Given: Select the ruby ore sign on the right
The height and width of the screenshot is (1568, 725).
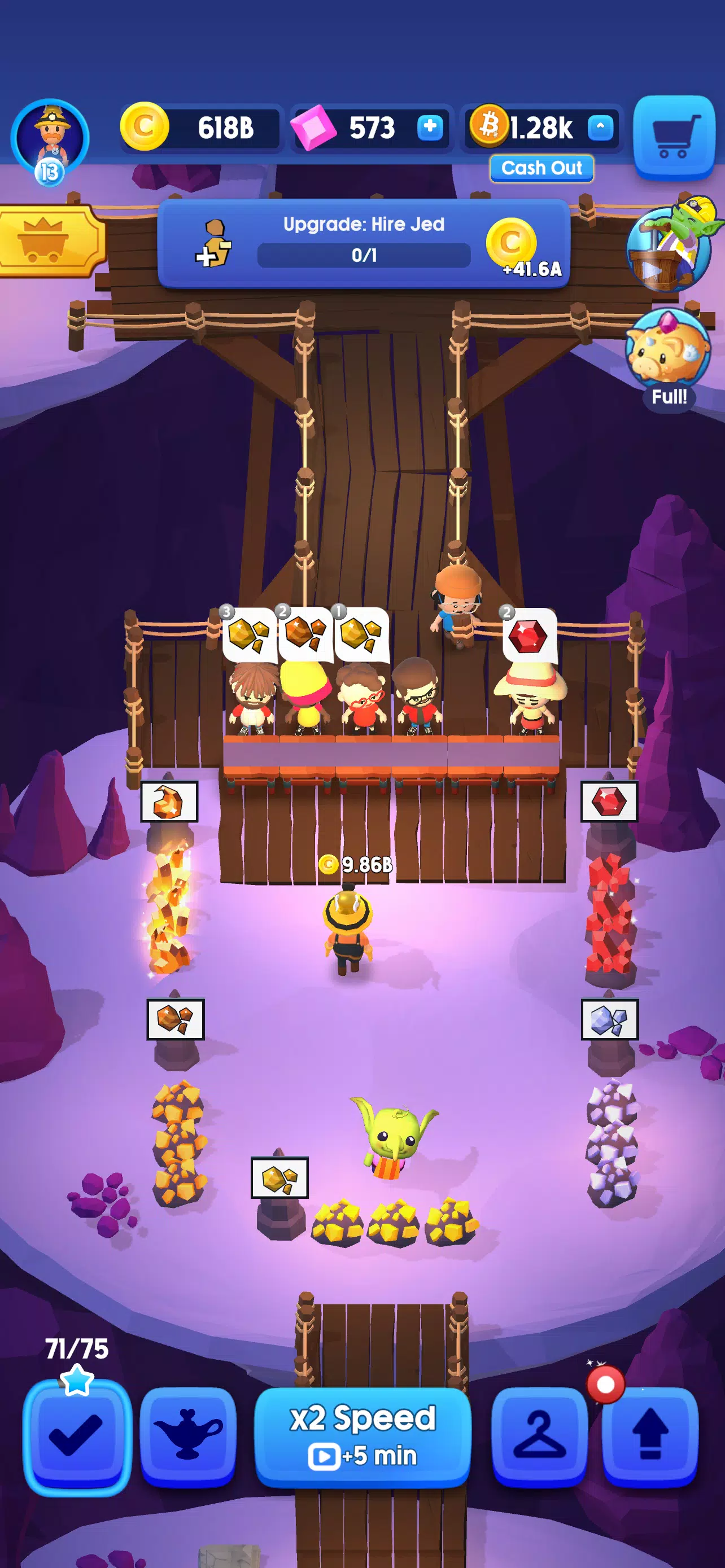Looking at the screenshot, I should point(610,801).
